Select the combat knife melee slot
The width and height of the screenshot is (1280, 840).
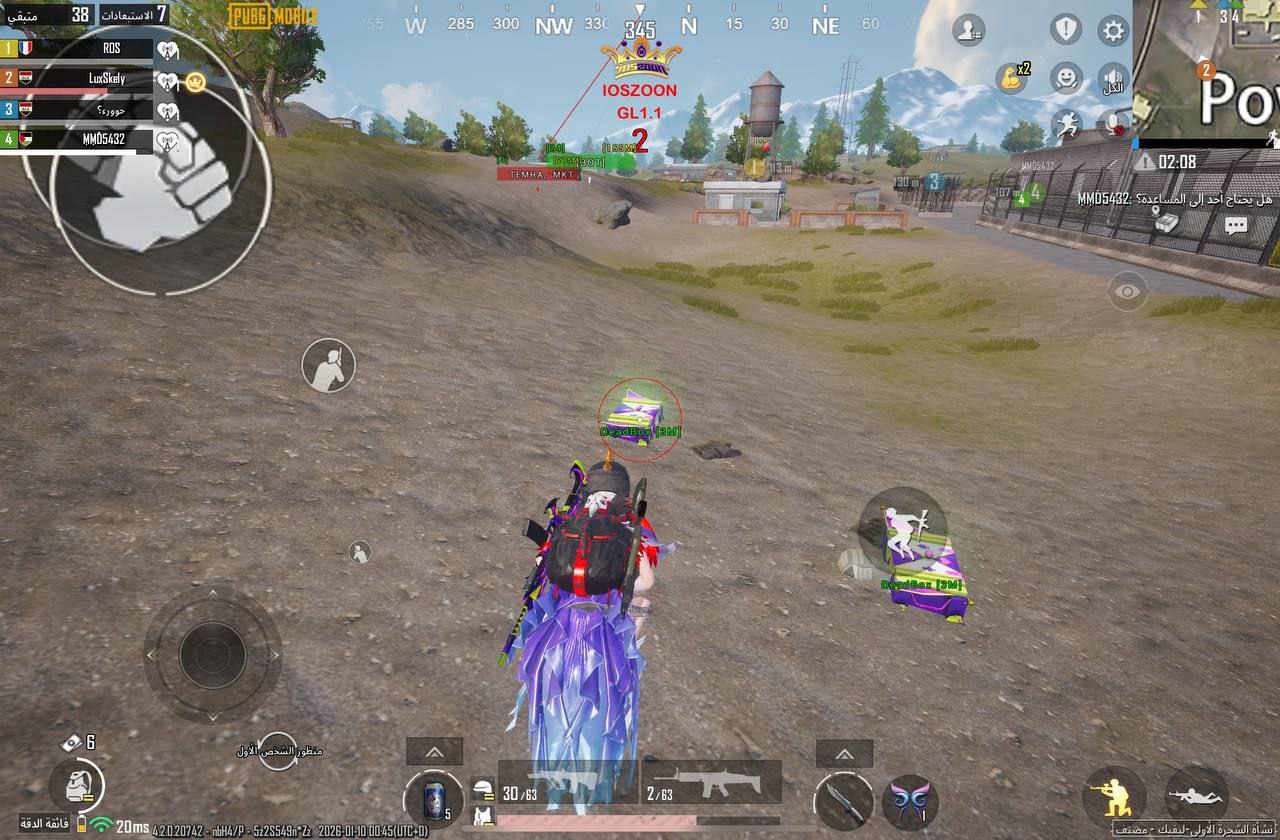point(842,801)
